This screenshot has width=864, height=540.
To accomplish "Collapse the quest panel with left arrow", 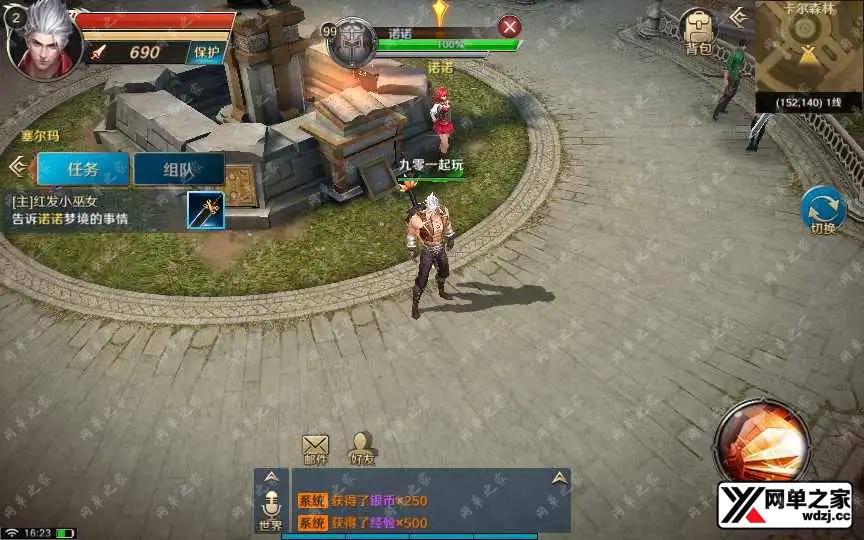I will click(x=16, y=165).
